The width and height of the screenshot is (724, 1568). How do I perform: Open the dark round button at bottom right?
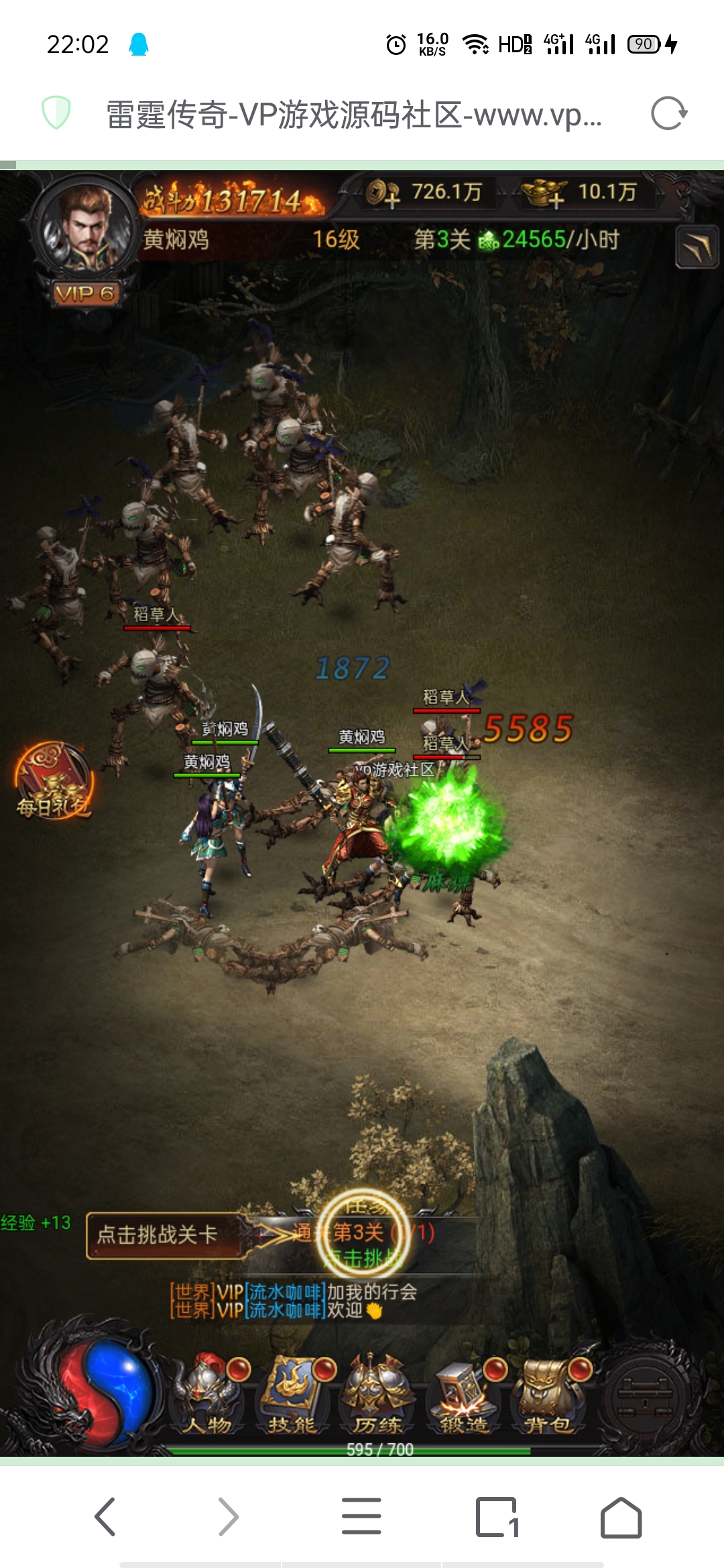[644, 1389]
